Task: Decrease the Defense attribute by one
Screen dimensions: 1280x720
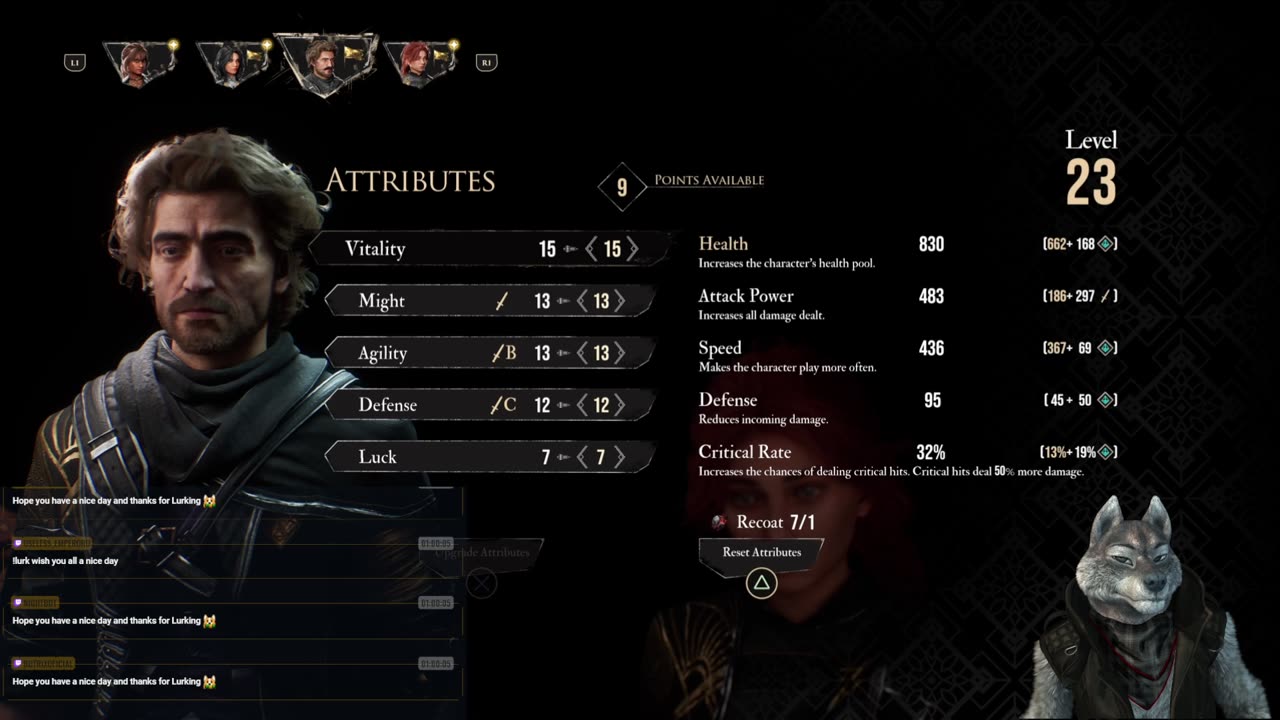Action: (x=582, y=405)
